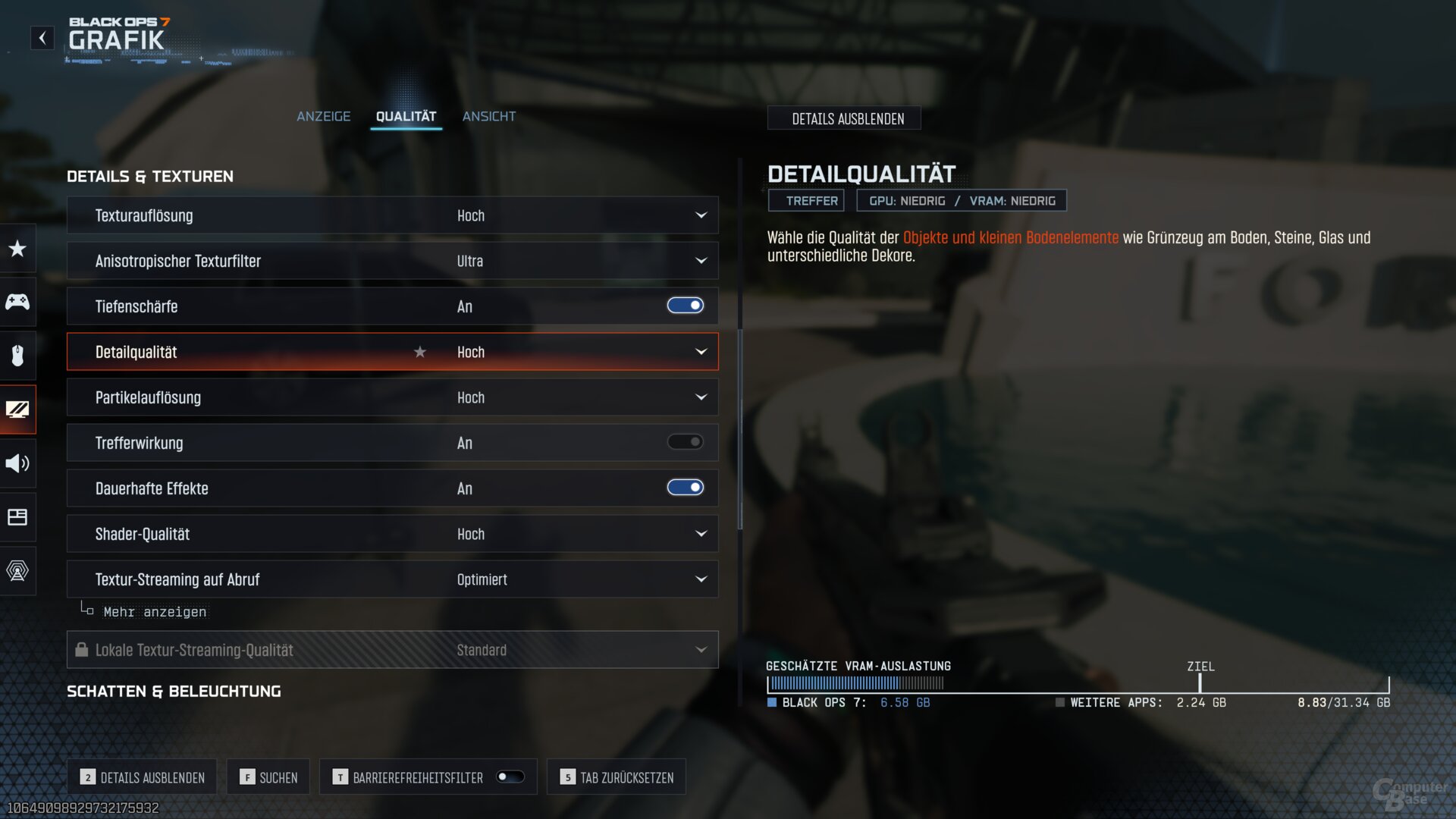This screenshot has height=819, width=1456.
Task: Select the controller settings sidebar icon
Action: point(17,302)
